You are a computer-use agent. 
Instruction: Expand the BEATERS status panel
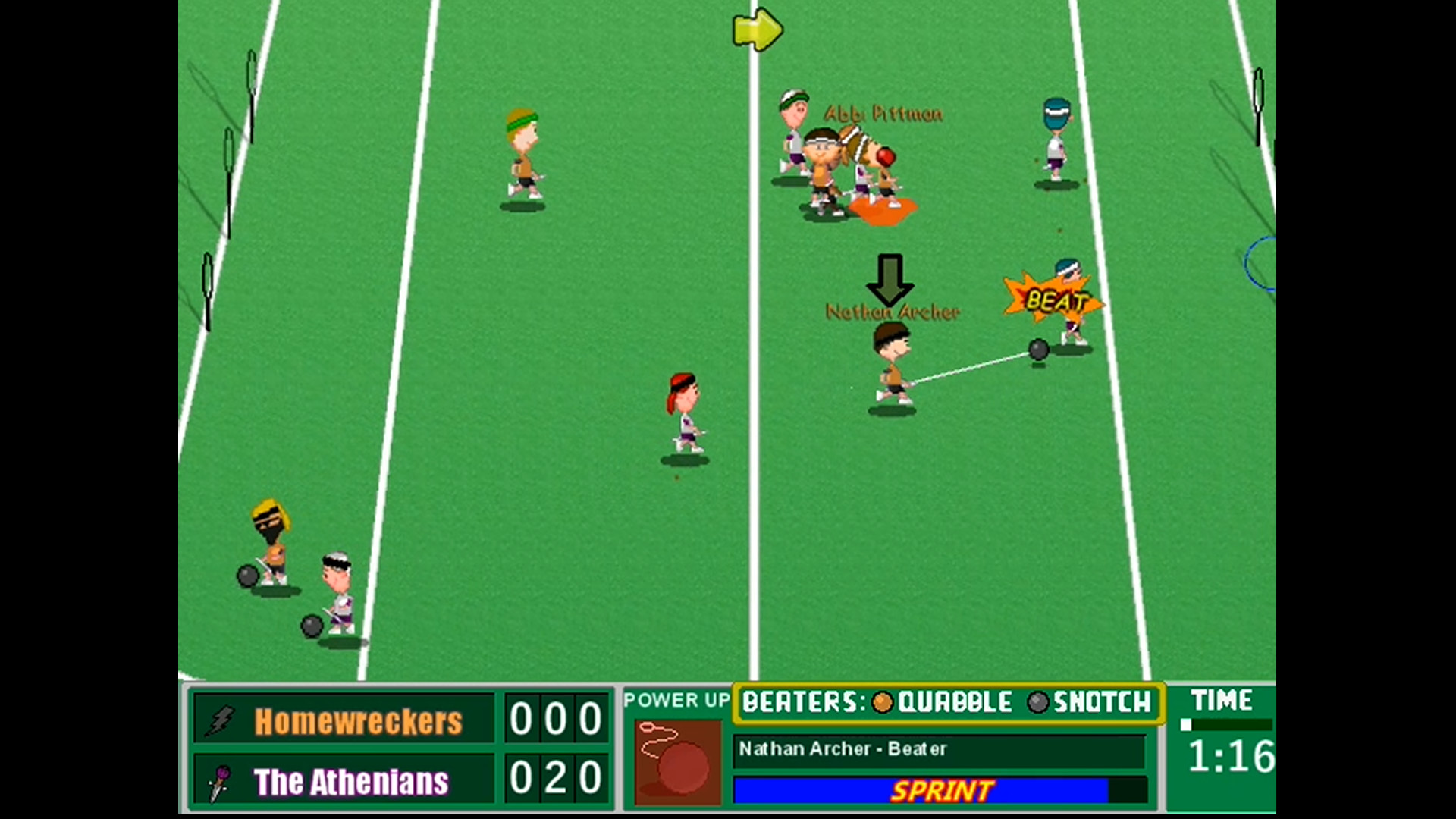[948, 703]
